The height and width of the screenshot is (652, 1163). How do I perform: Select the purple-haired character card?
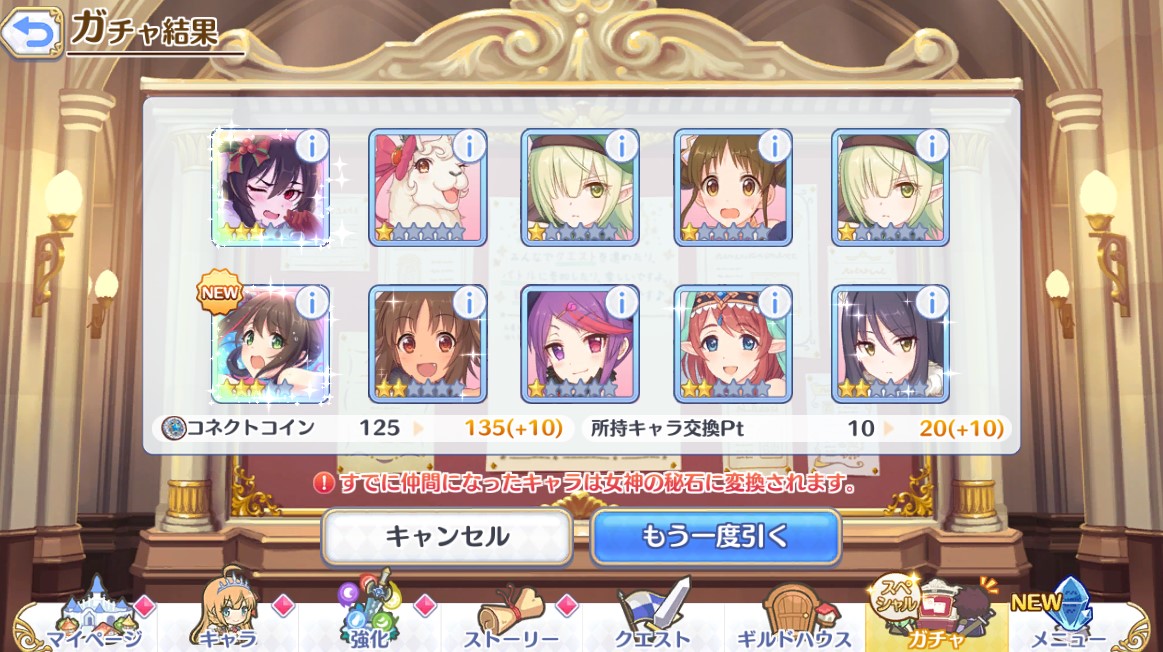[578, 346]
